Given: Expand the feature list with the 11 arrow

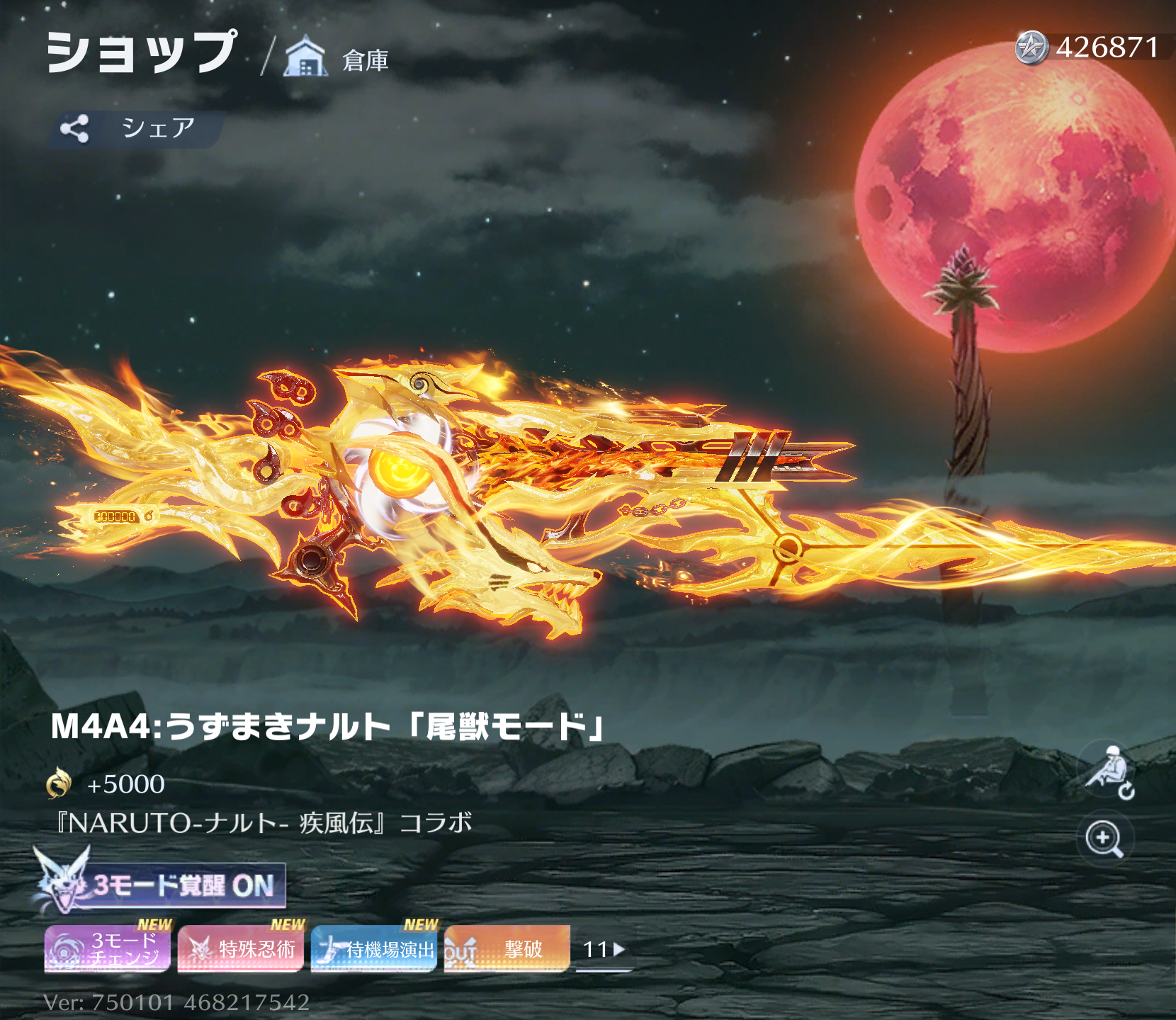Looking at the screenshot, I should pyautogui.click(x=603, y=949).
